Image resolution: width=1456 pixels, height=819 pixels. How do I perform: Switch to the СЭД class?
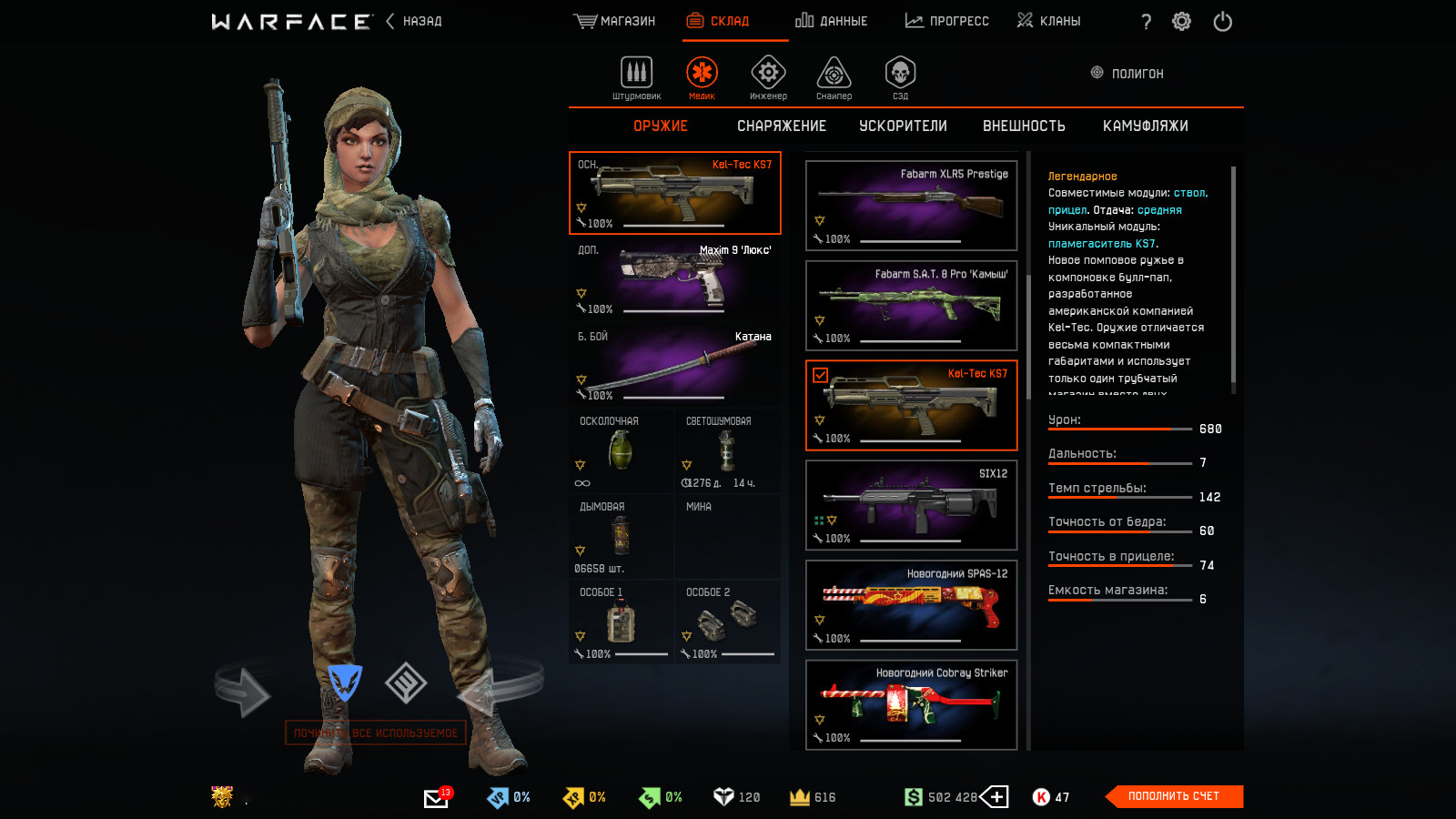tap(900, 76)
